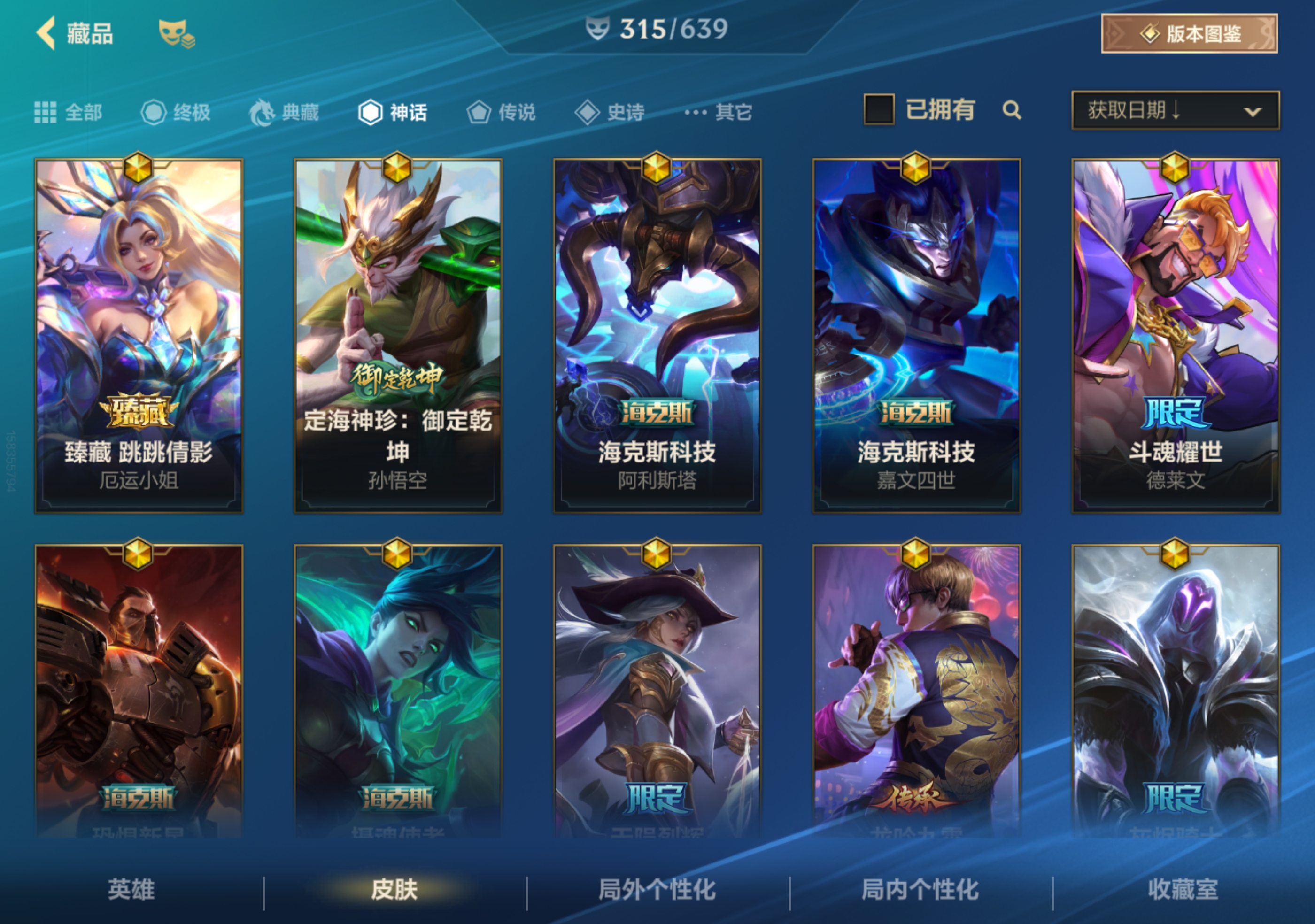Open the 孙悟空 御定乾坤 skin card
The width and height of the screenshot is (1315, 924).
[398, 336]
